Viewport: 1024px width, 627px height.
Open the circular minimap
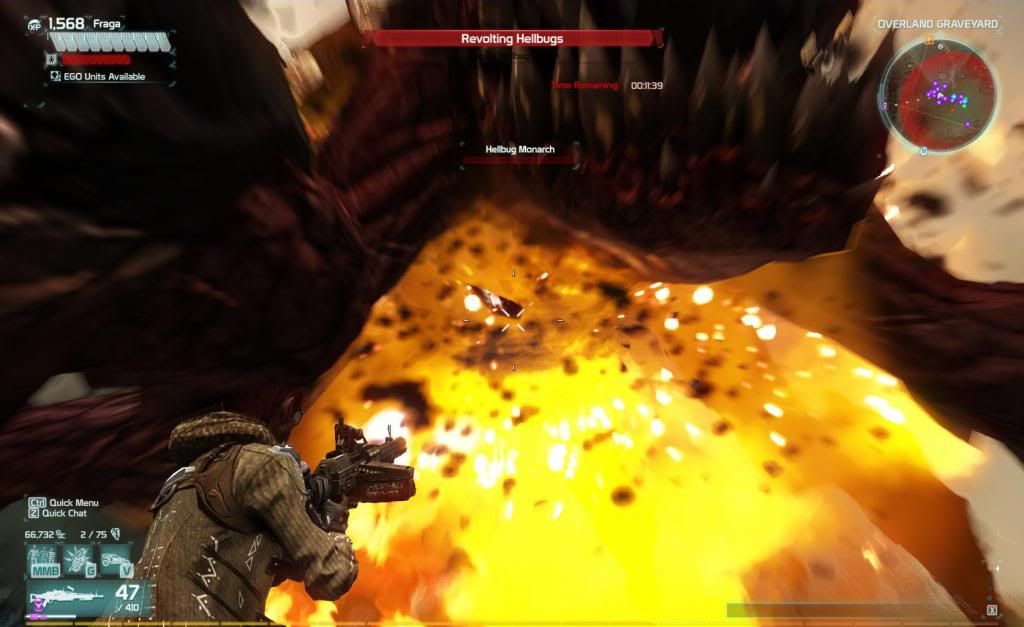click(937, 98)
